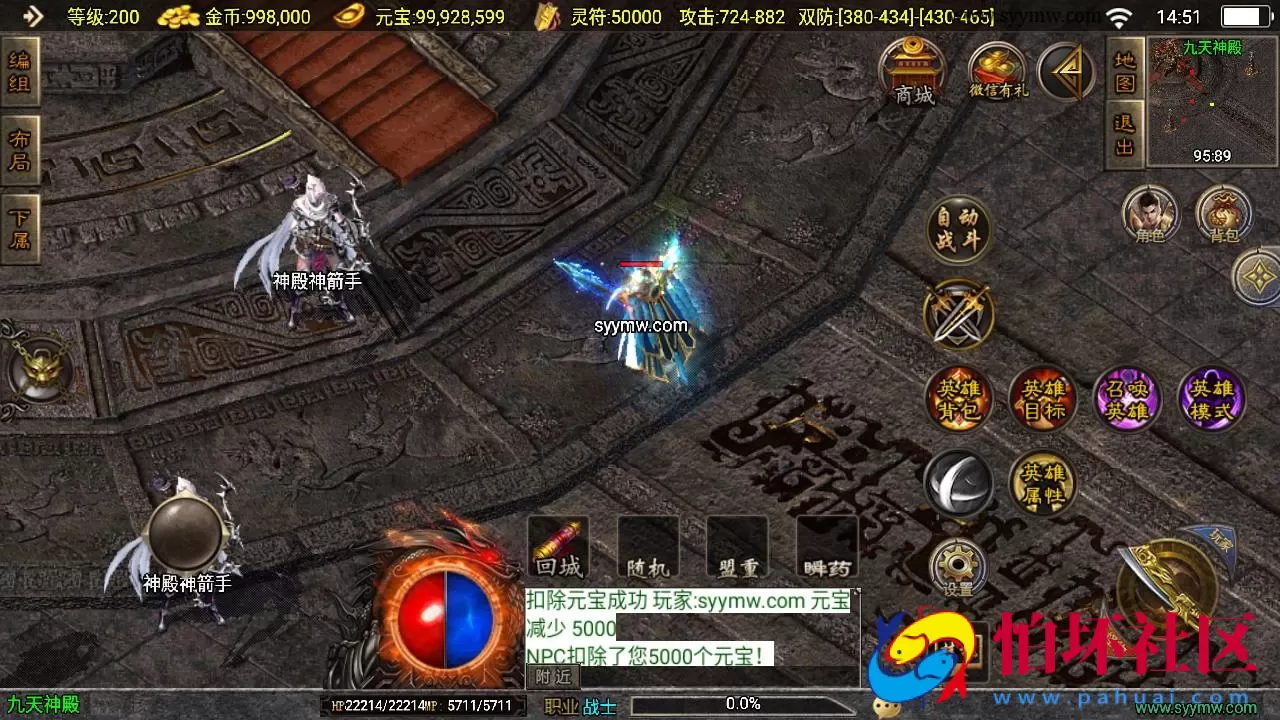Mute game audio with speaker icon

[x=957, y=484]
